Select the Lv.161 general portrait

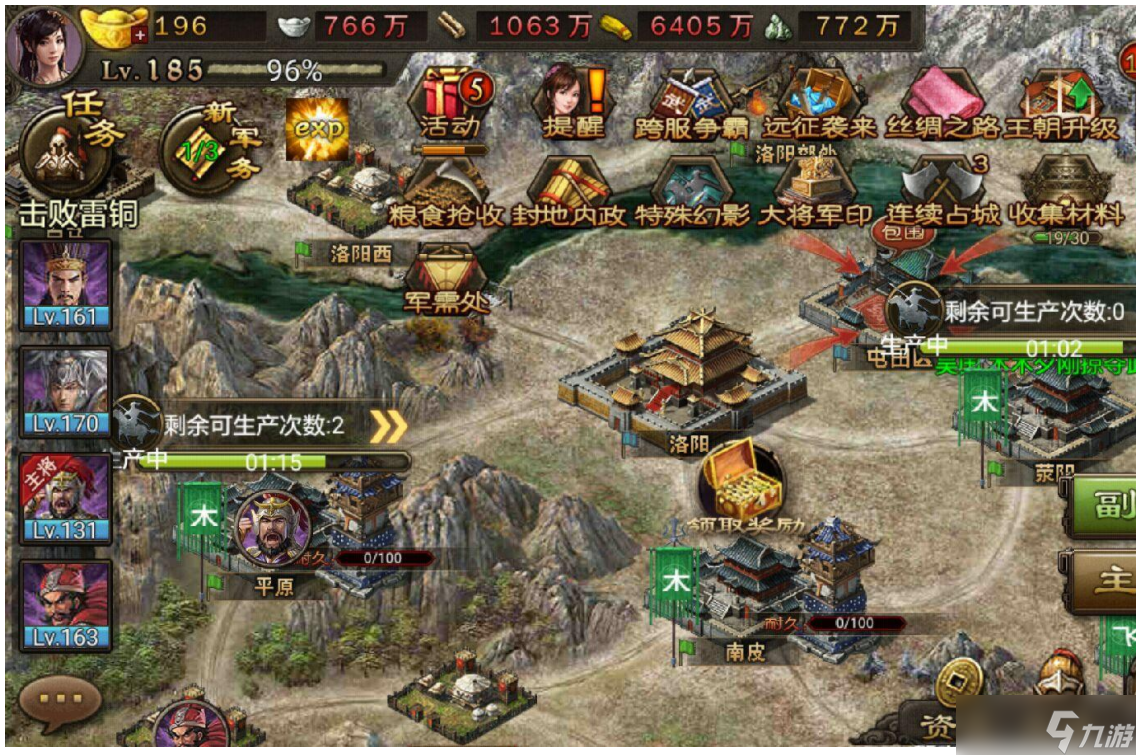[x=65, y=284]
